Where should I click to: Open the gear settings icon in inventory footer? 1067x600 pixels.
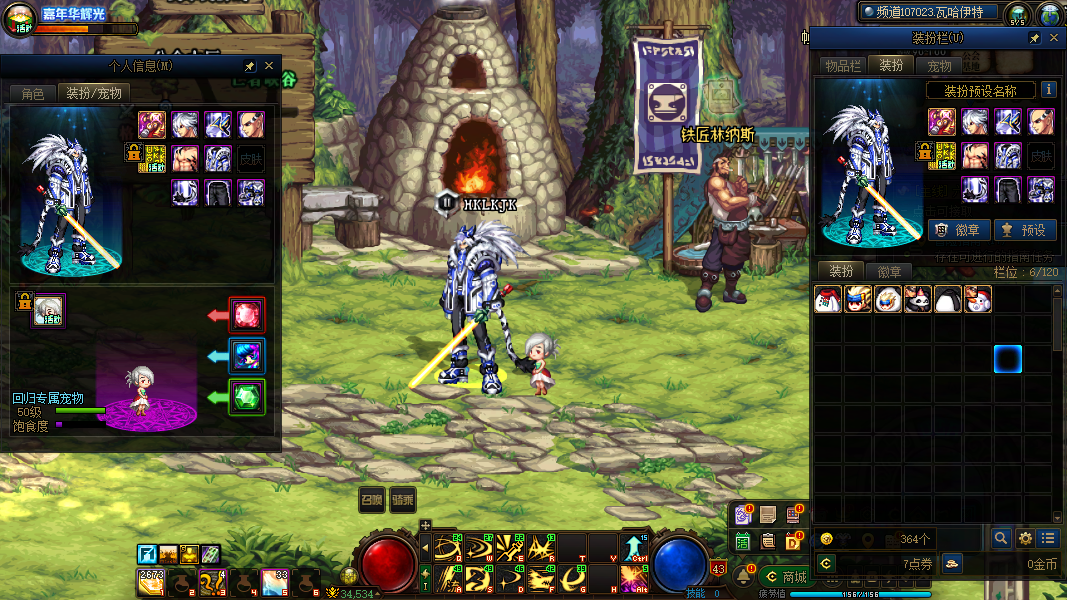tap(1025, 538)
